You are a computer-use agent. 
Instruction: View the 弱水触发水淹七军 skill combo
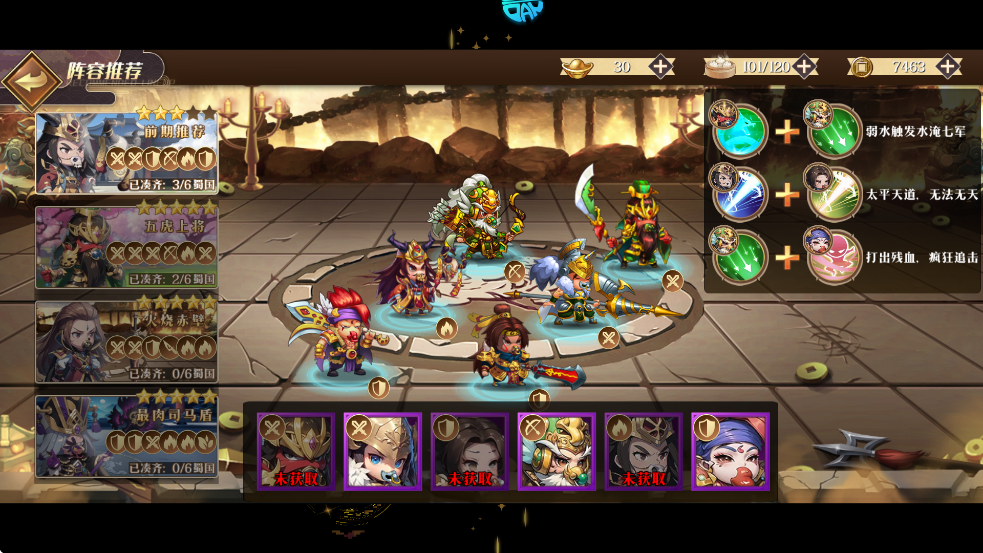pos(843,130)
